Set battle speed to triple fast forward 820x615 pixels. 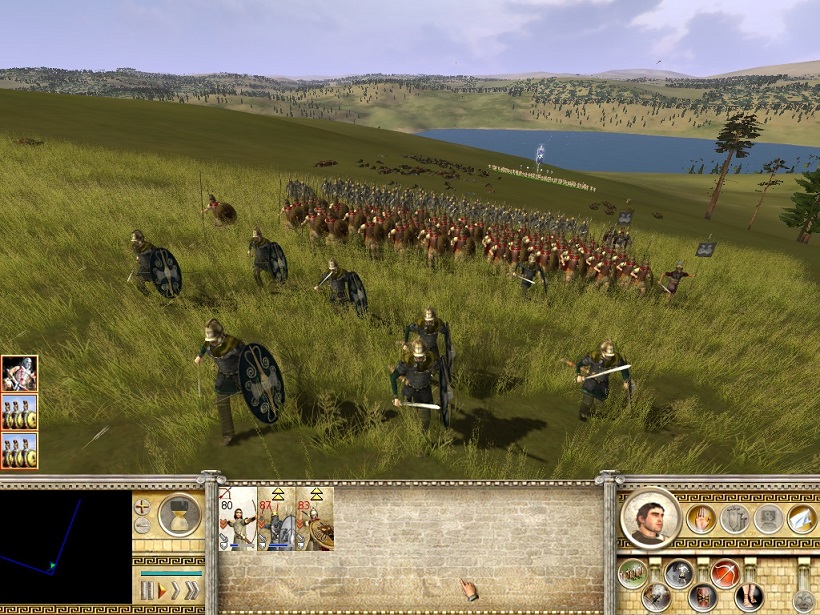pos(191,590)
